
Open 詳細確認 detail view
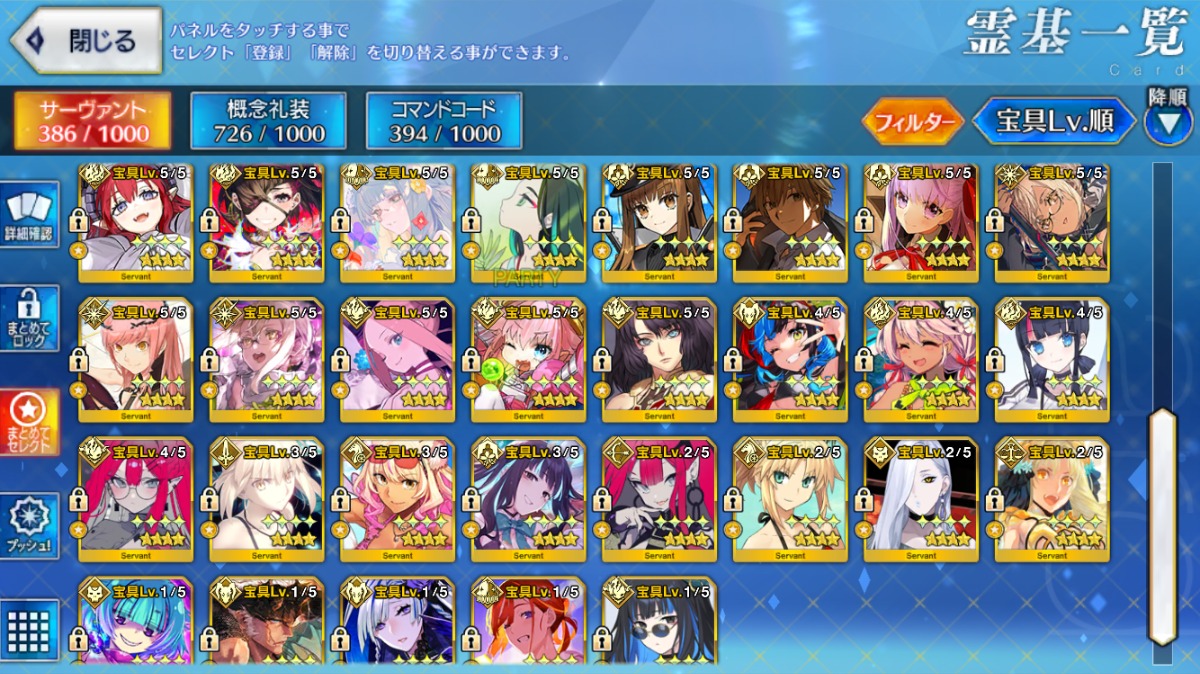point(31,215)
